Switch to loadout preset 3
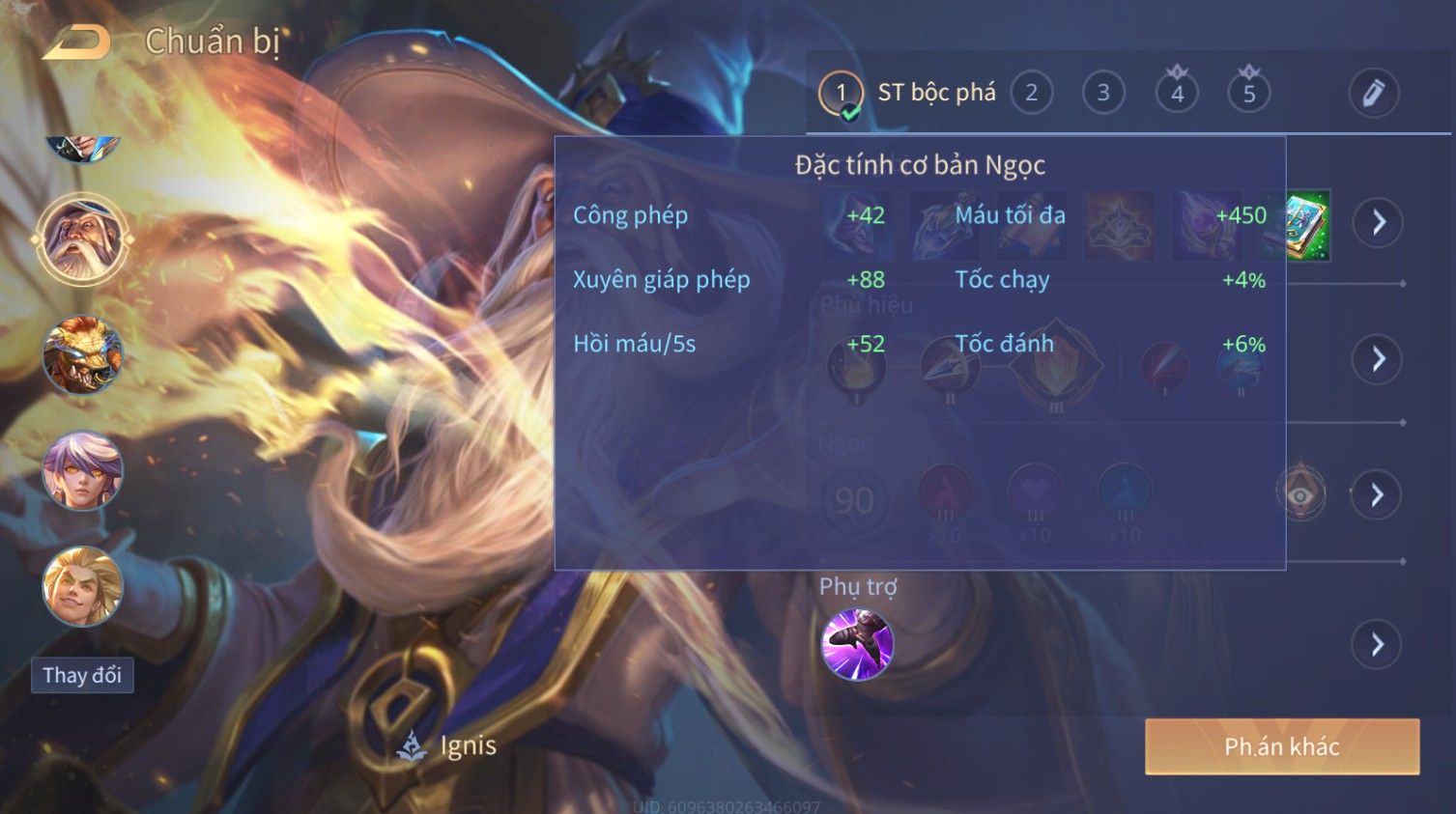The height and width of the screenshot is (814, 1456). tap(1102, 93)
